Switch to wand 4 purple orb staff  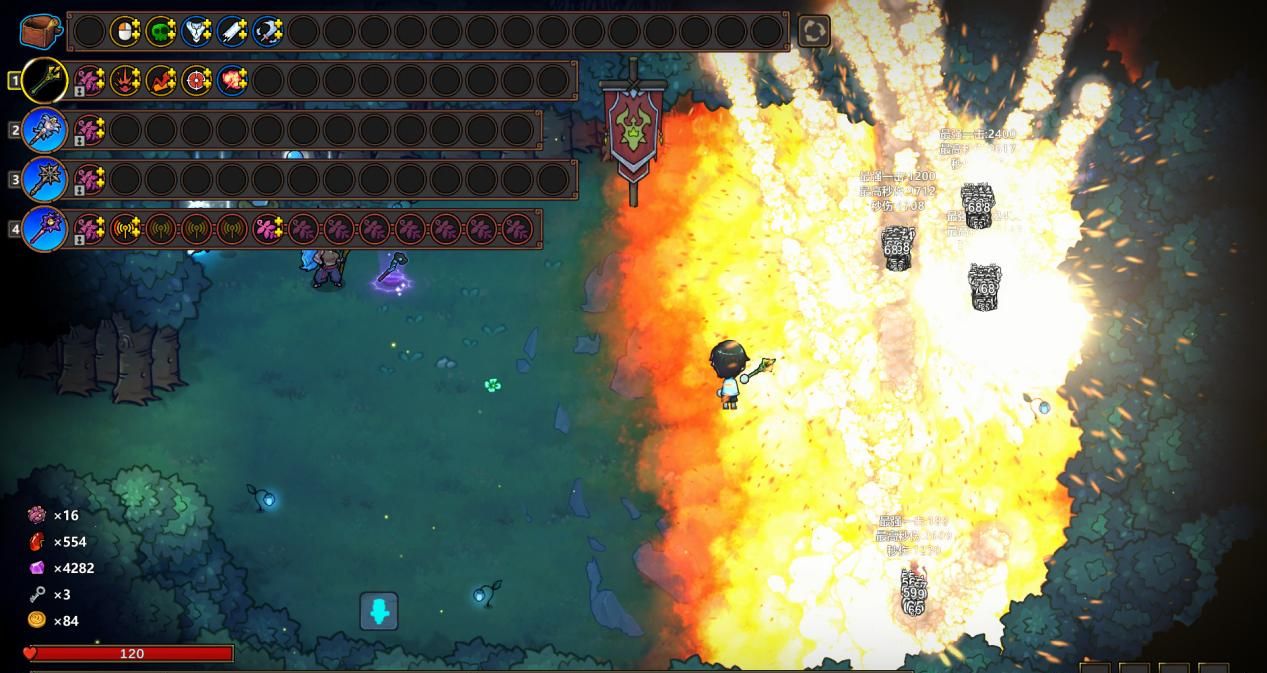45,229
